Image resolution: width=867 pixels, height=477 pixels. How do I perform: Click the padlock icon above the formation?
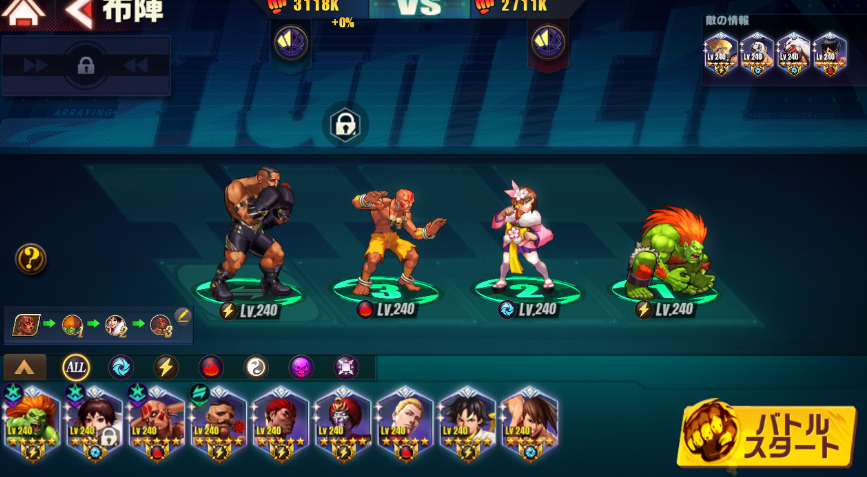(345, 125)
